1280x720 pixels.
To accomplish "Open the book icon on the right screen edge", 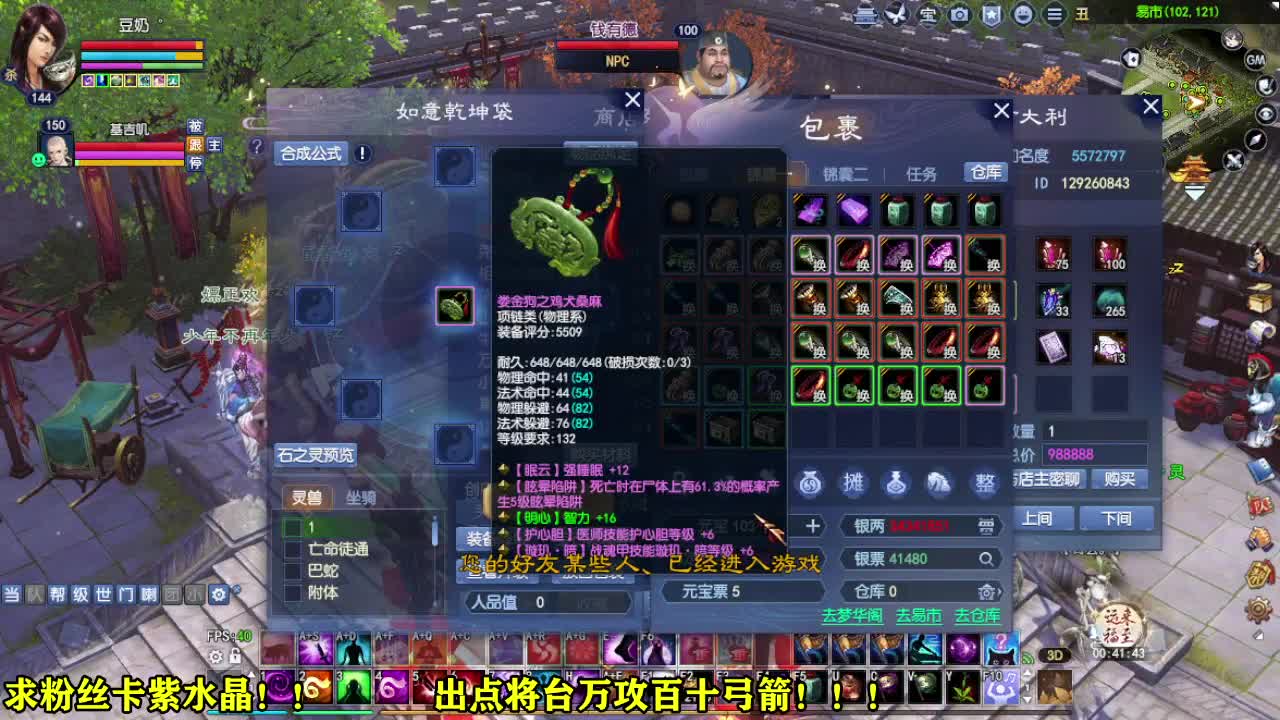I will point(1260,468).
